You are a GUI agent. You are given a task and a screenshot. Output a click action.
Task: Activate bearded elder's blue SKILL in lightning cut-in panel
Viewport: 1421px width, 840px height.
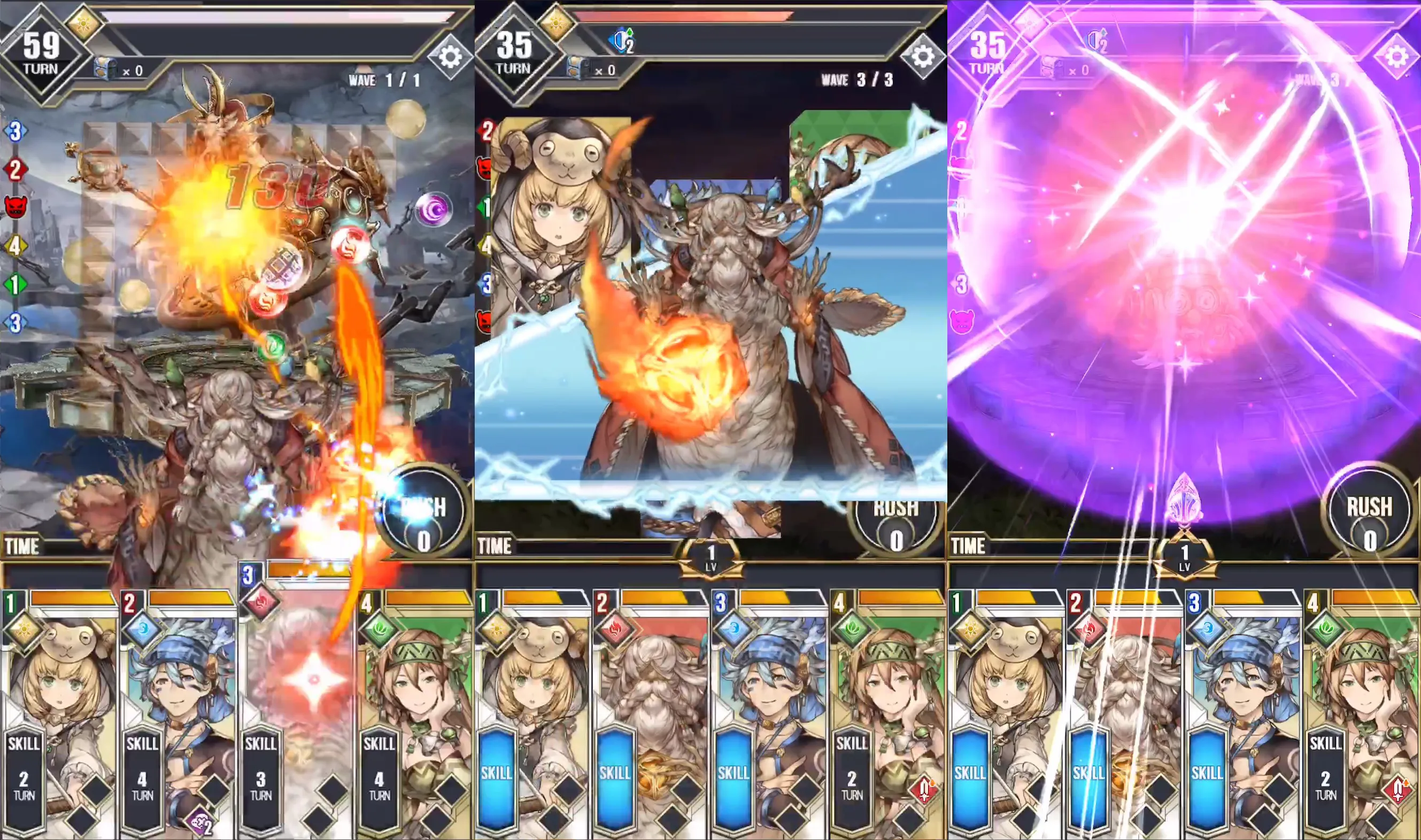tap(615, 773)
